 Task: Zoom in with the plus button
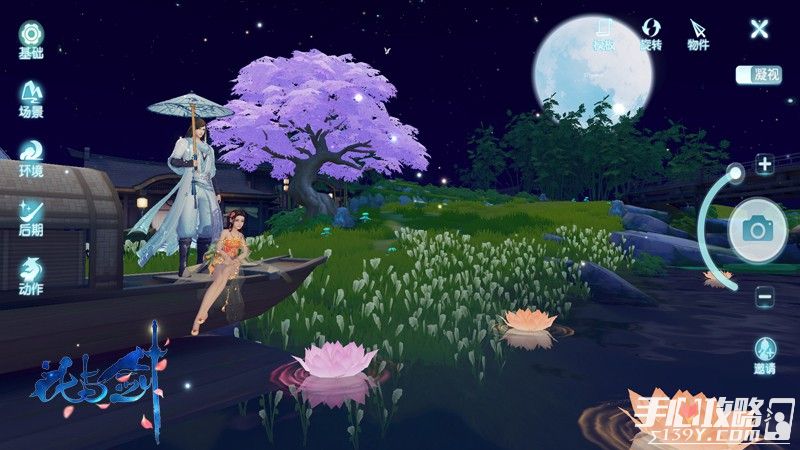[765, 165]
